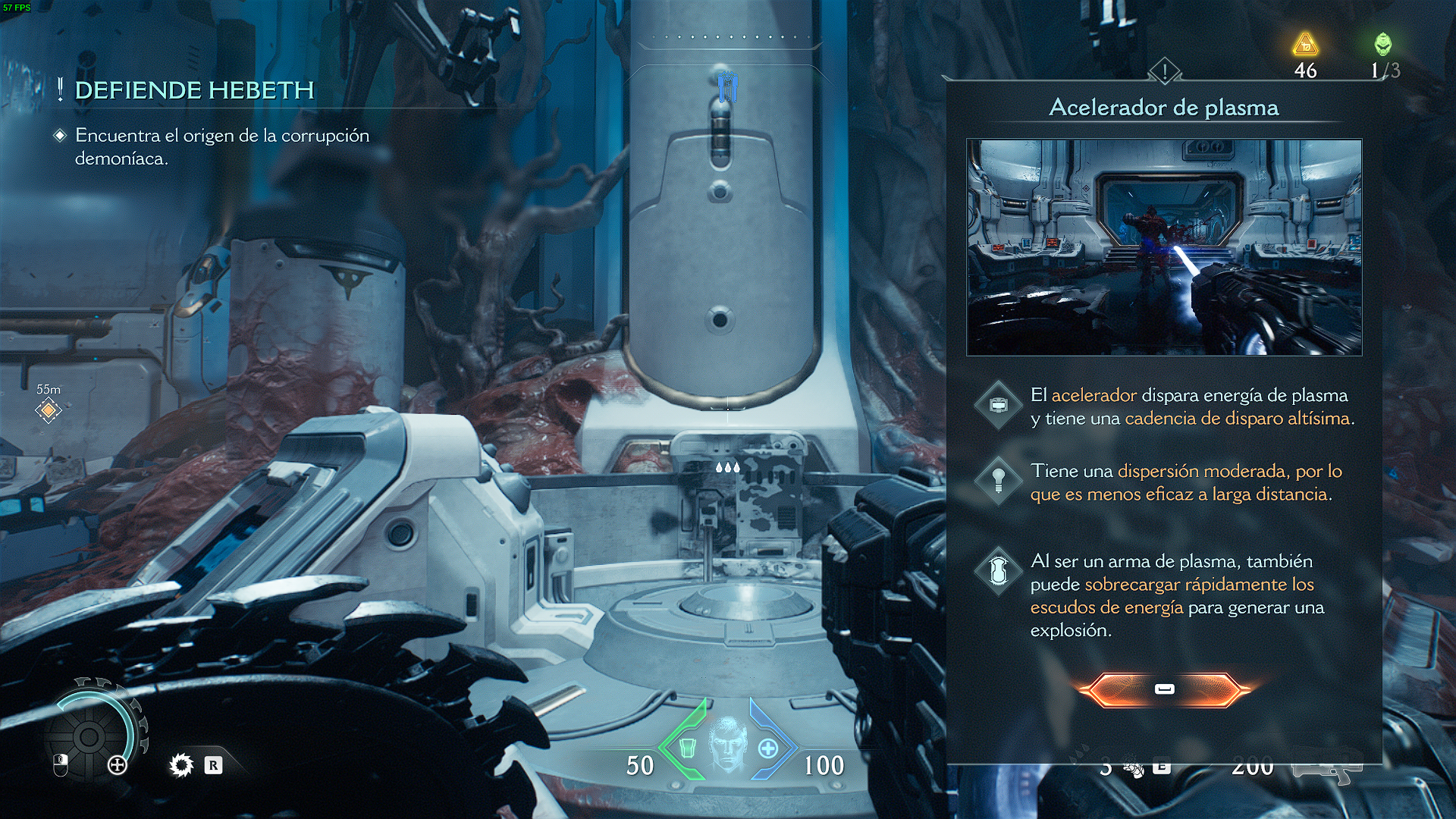This screenshot has height=819, width=1456.
Task: Select the green armor icon beside 50
Action: click(687, 748)
